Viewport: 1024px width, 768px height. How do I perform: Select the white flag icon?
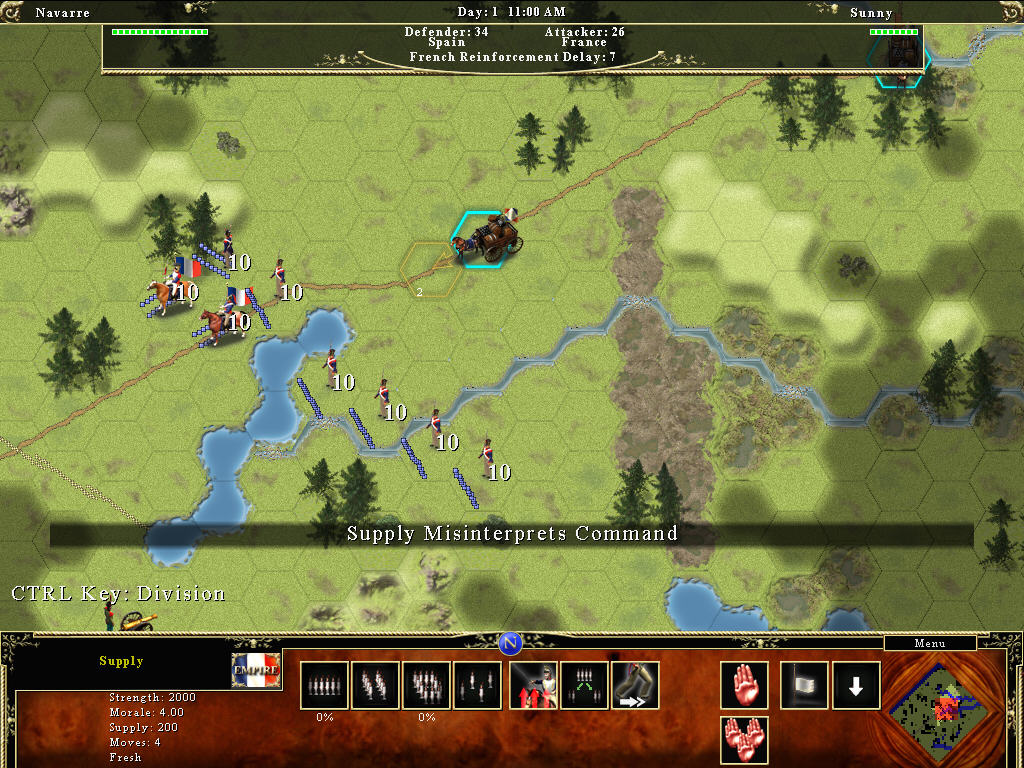[804, 685]
